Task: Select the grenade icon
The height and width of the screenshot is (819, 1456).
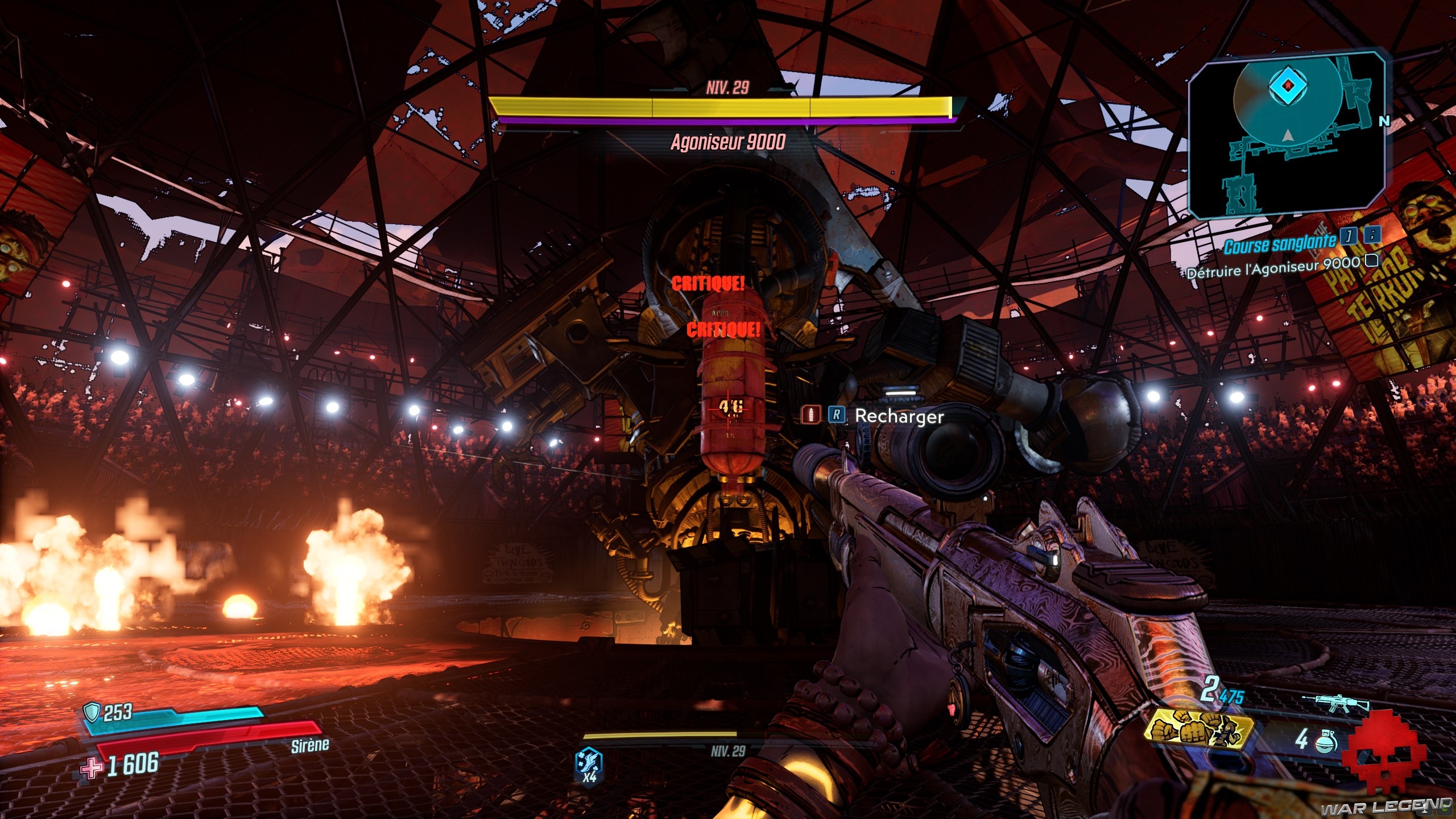Action: click(x=1326, y=741)
